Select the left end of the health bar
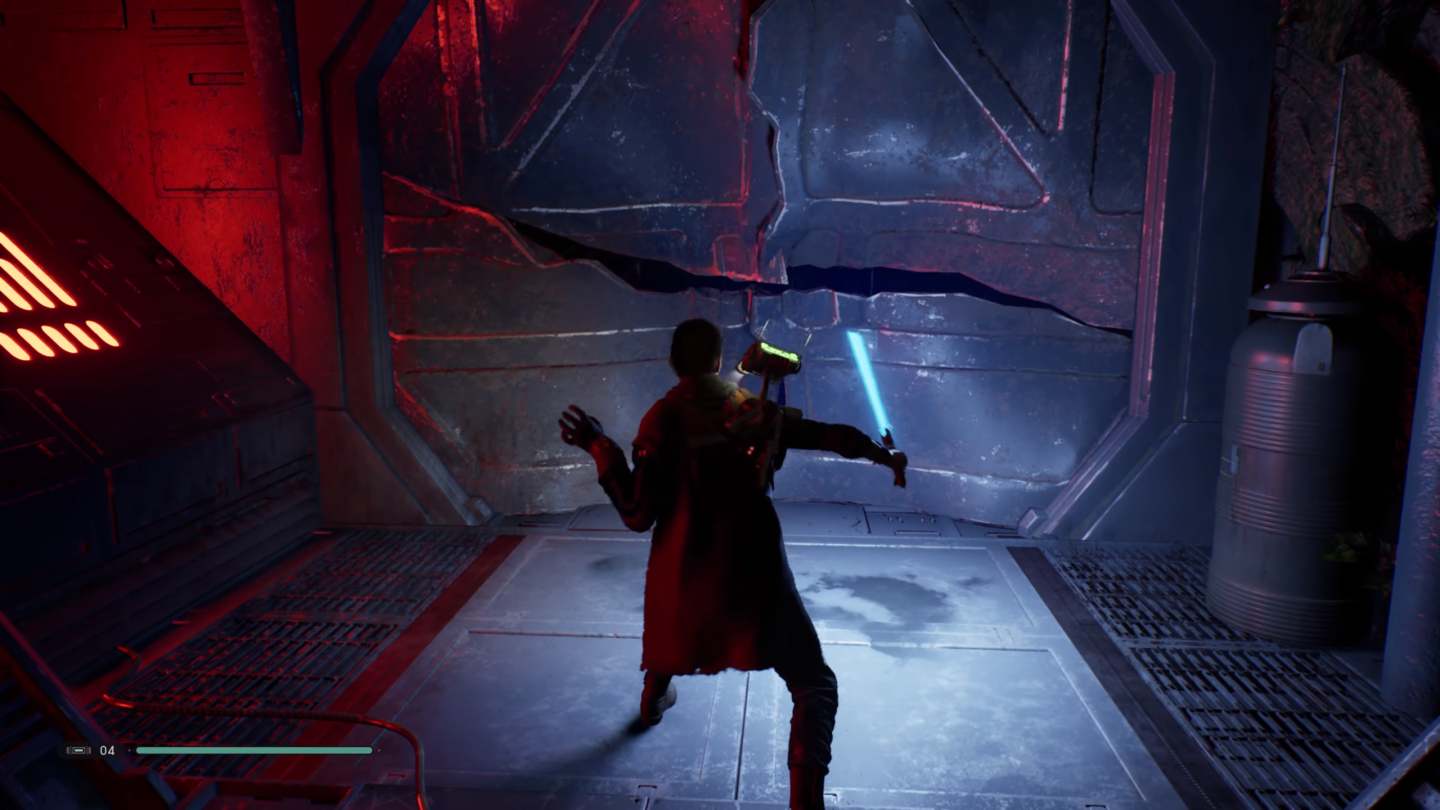The height and width of the screenshot is (810, 1440). tap(142, 749)
